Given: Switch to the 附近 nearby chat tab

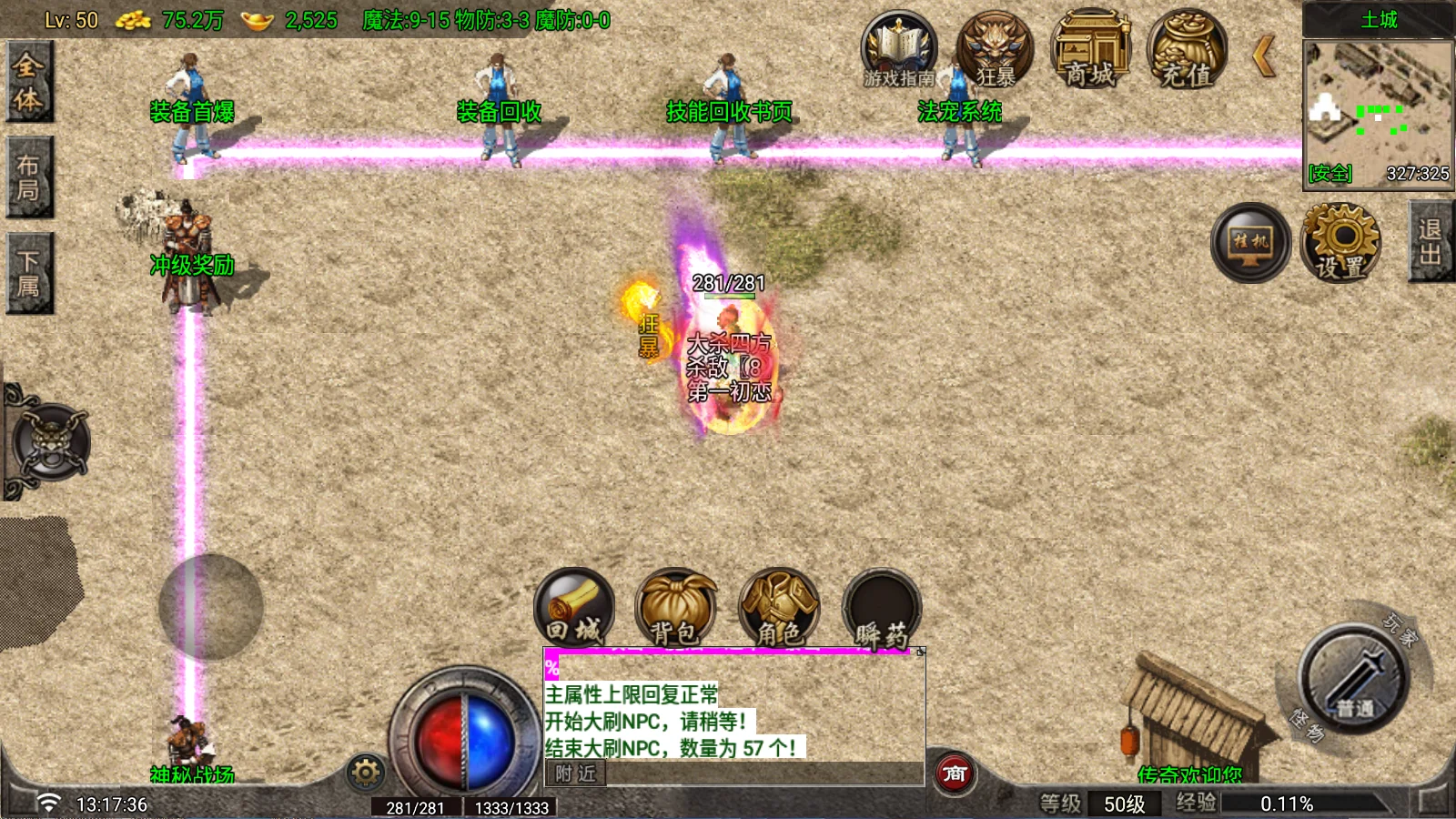Looking at the screenshot, I should click(x=575, y=773).
